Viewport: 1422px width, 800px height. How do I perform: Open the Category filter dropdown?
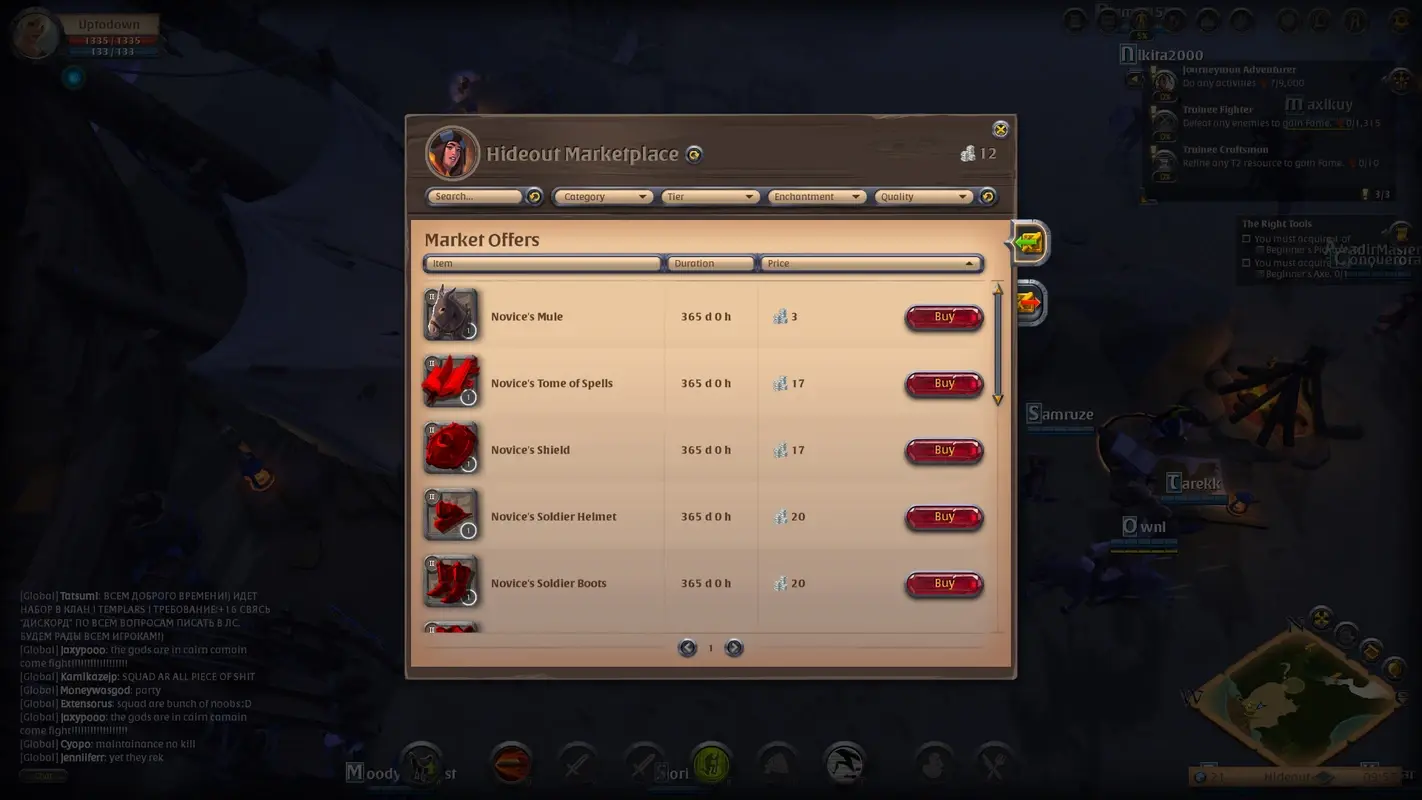click(x=602, y=196)
